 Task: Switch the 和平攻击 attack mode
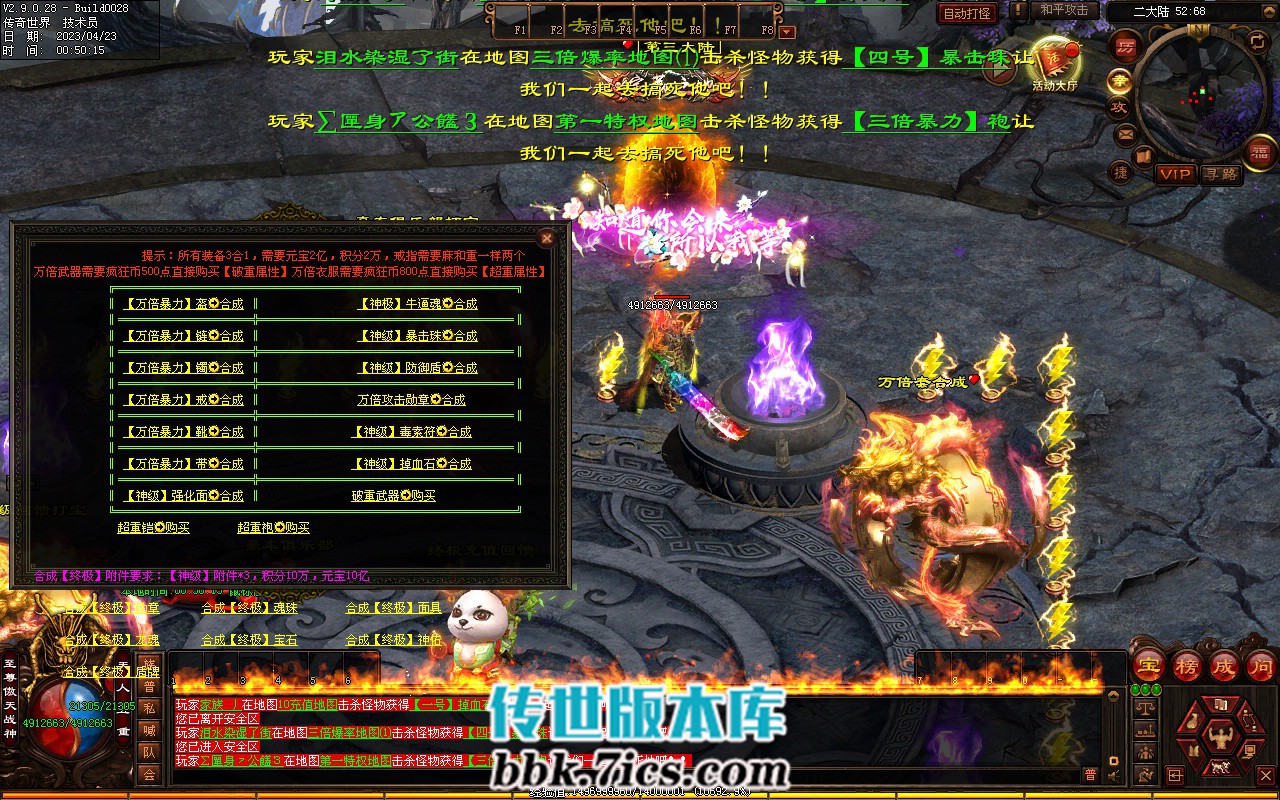coord(1063,10)
